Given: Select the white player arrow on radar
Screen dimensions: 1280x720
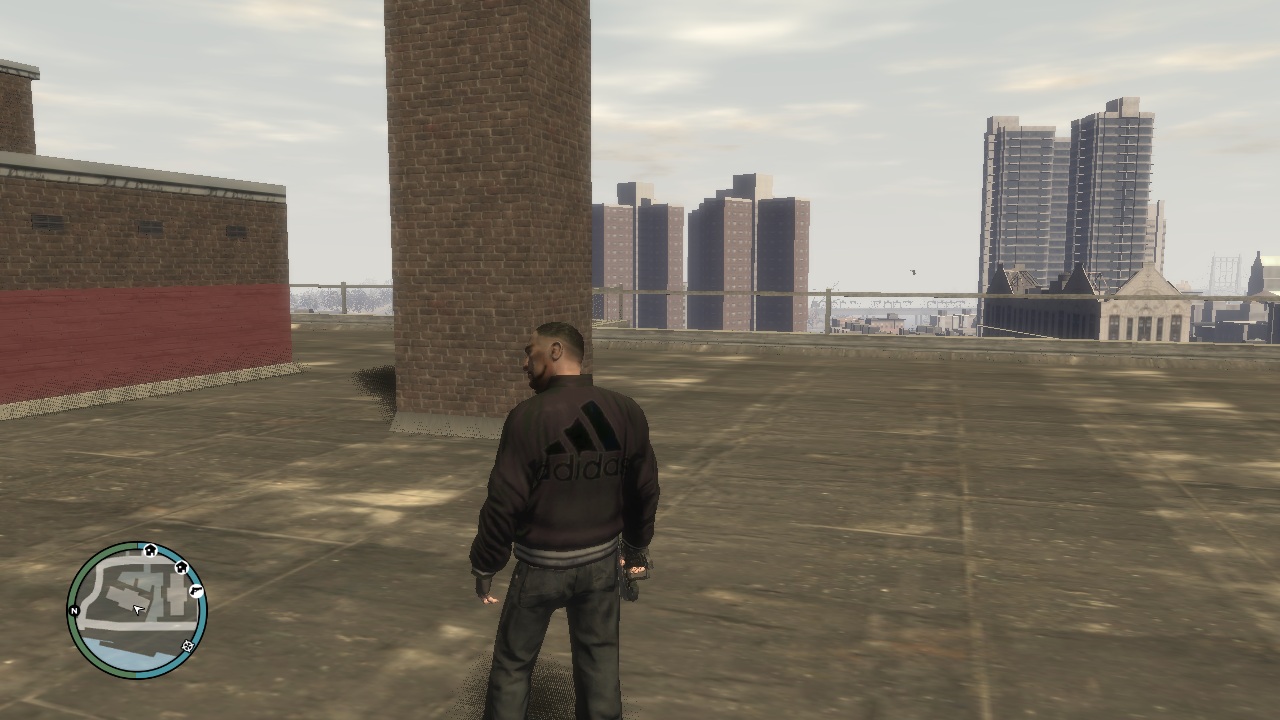Looking at the screenshot, I should pos(138,609).
